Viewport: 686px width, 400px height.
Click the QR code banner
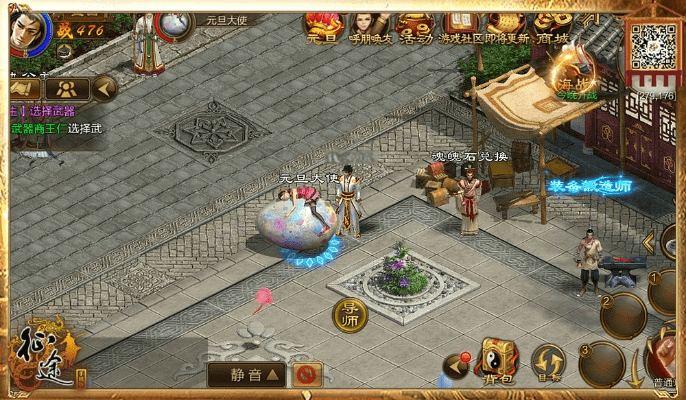tap(653, 47)
